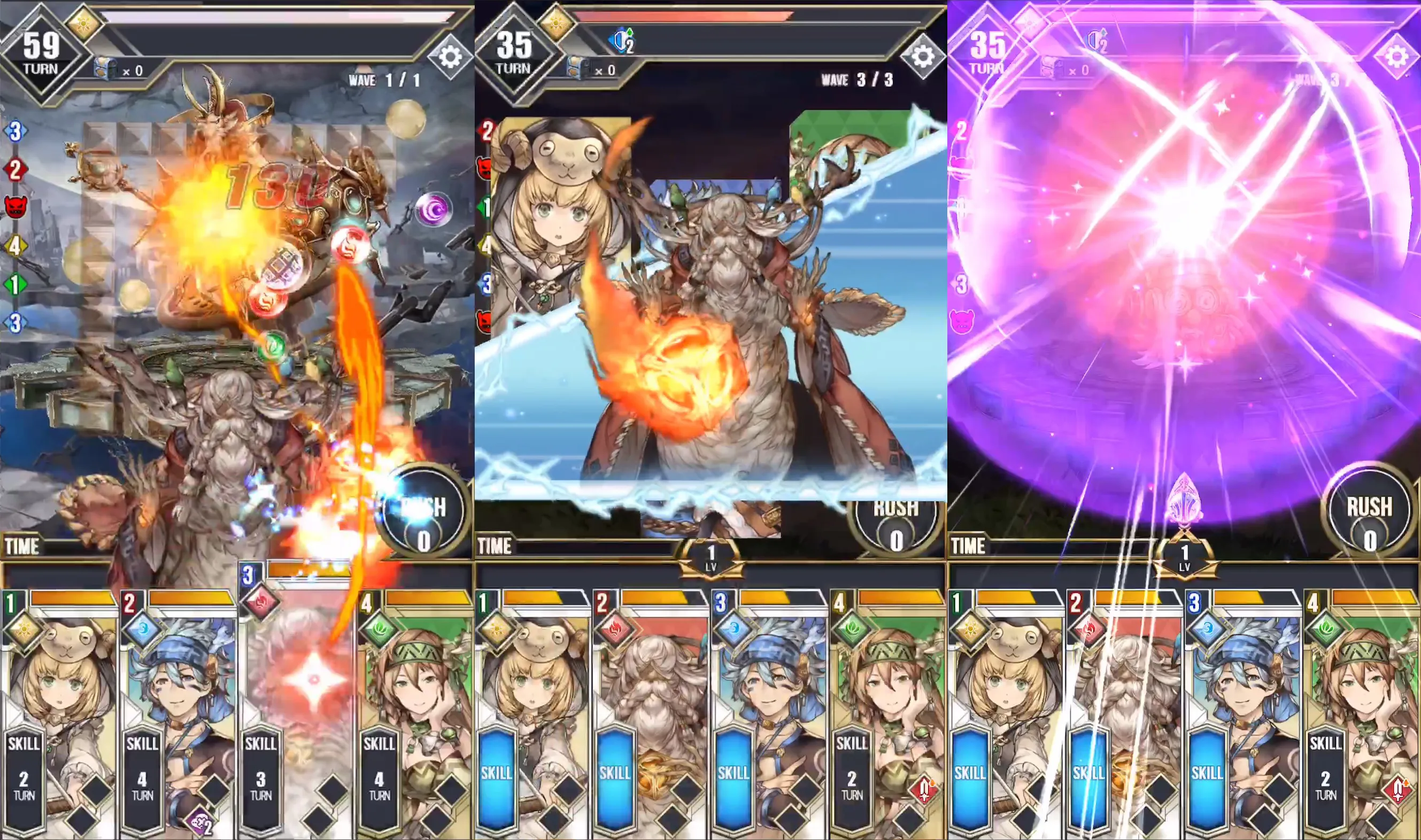The width and height of the screenshot is (1421, 840).
Task: Open settings gear in the purple-flash battle panel
Action: [1396, 57]
